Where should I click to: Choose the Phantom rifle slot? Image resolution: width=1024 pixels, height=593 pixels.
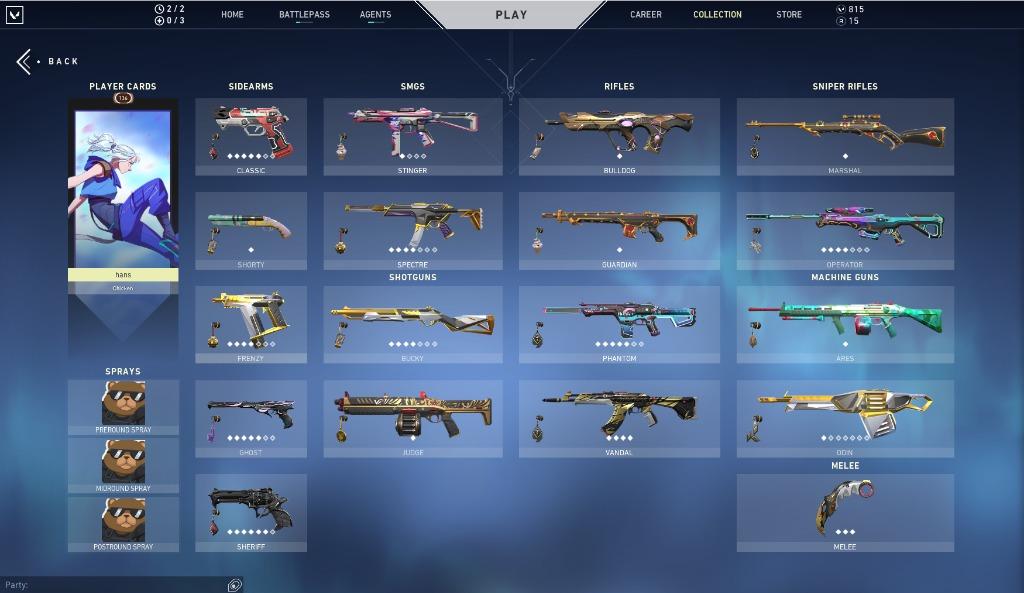tap(619, 324)
